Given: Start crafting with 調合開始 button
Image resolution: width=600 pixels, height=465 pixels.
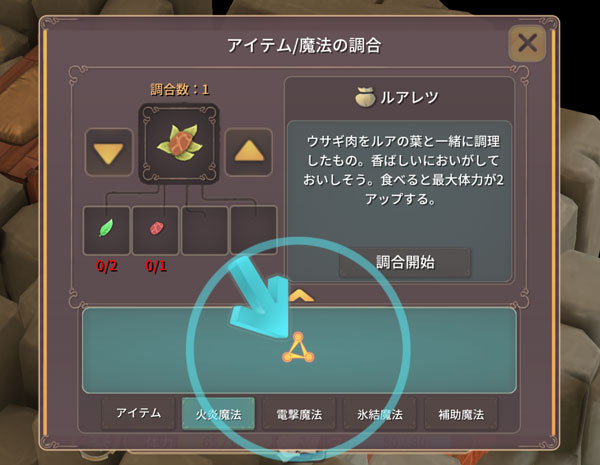Looking at the screenshot, I should (x=404, y=262).
